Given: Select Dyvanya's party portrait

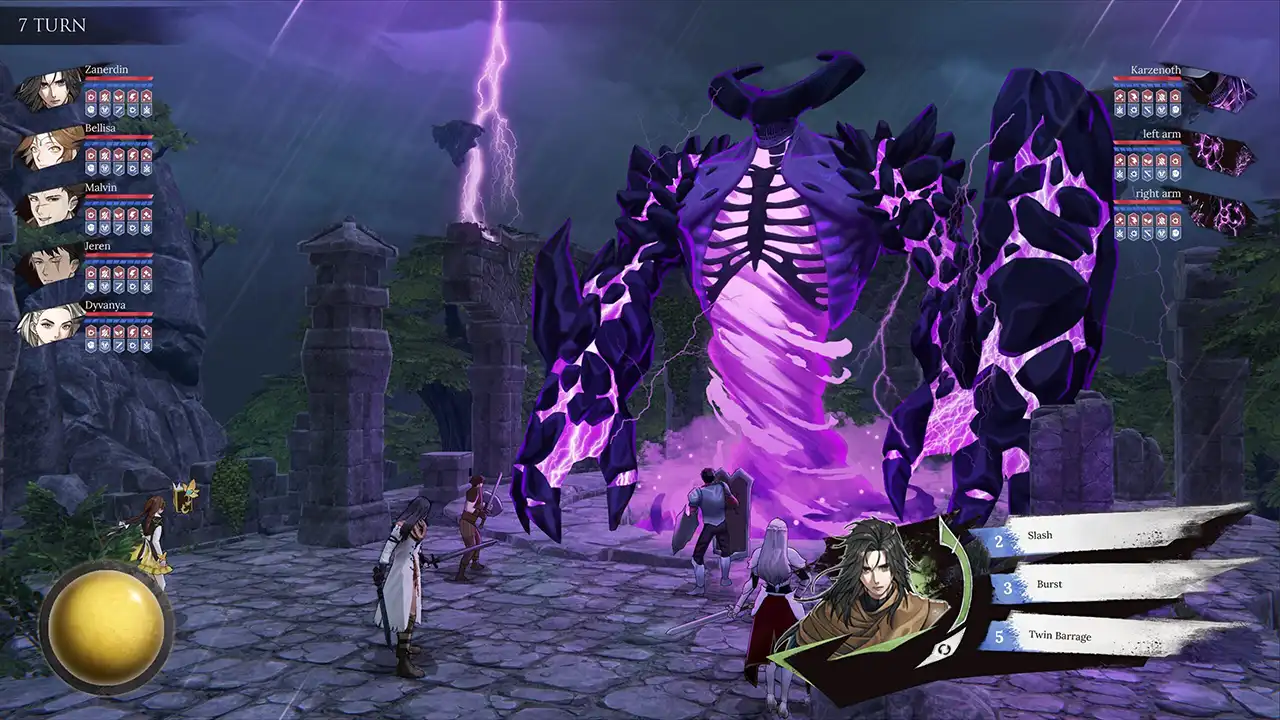Looking at the screenshot, I should 48,324.
